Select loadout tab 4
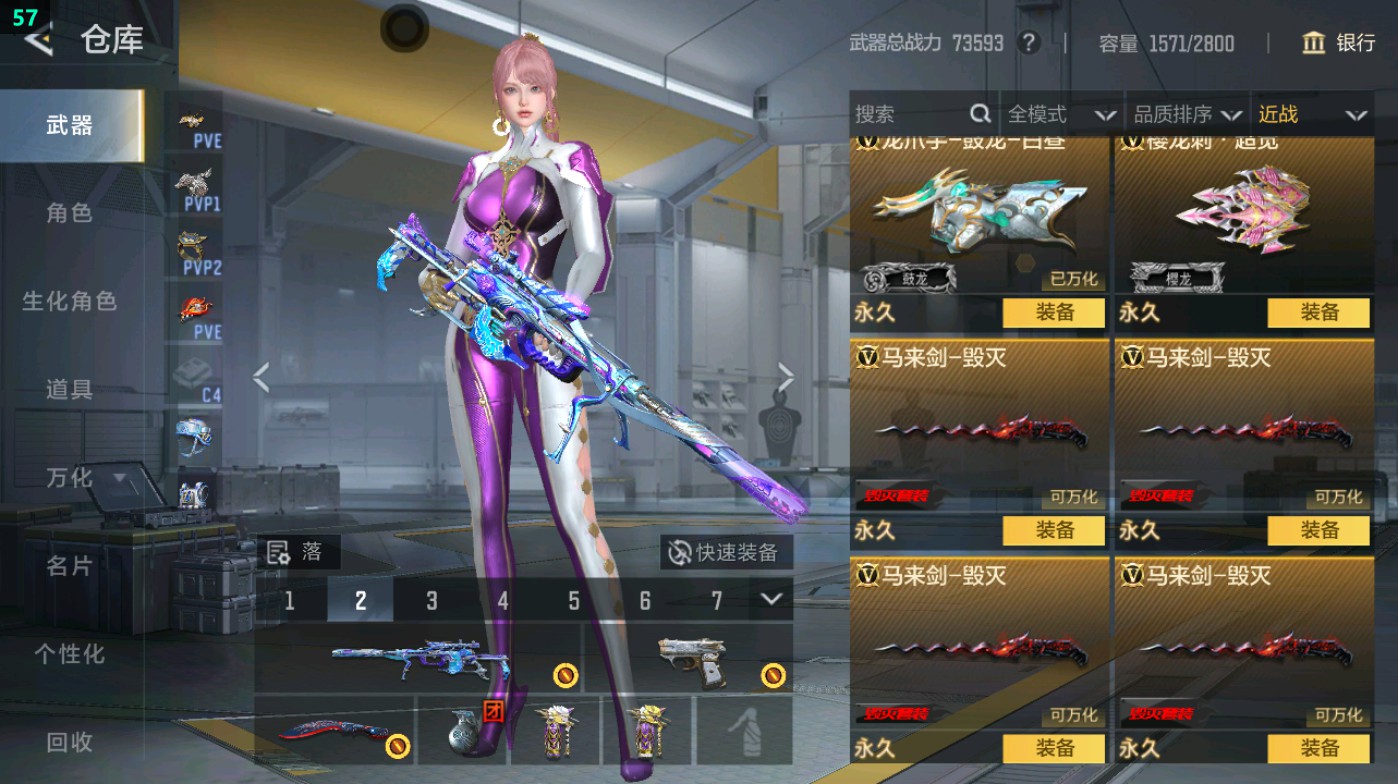Screen dimensions: 1398x784 pos(502,601)
